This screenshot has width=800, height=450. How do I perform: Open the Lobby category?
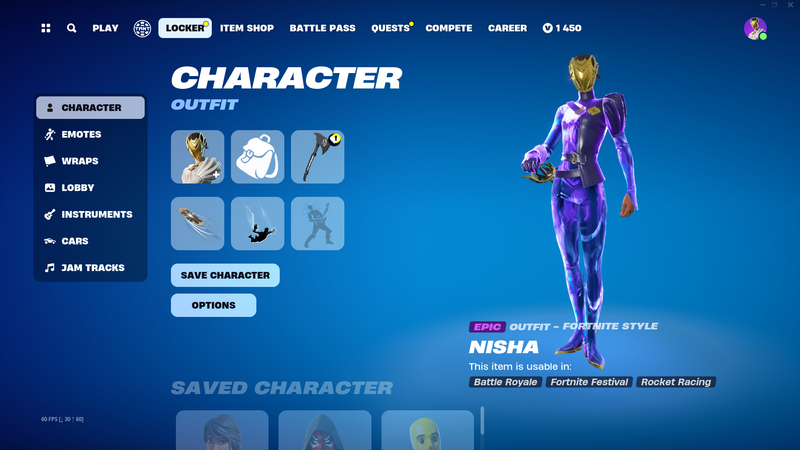tap(78, 188)
